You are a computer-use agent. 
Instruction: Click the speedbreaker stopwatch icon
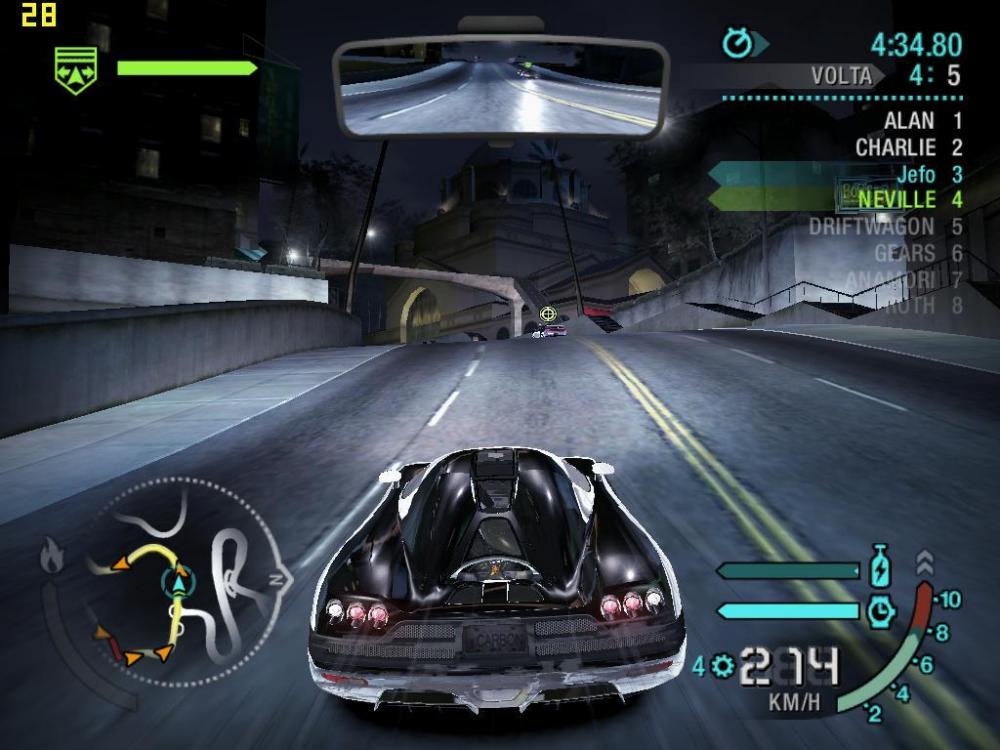881,610
